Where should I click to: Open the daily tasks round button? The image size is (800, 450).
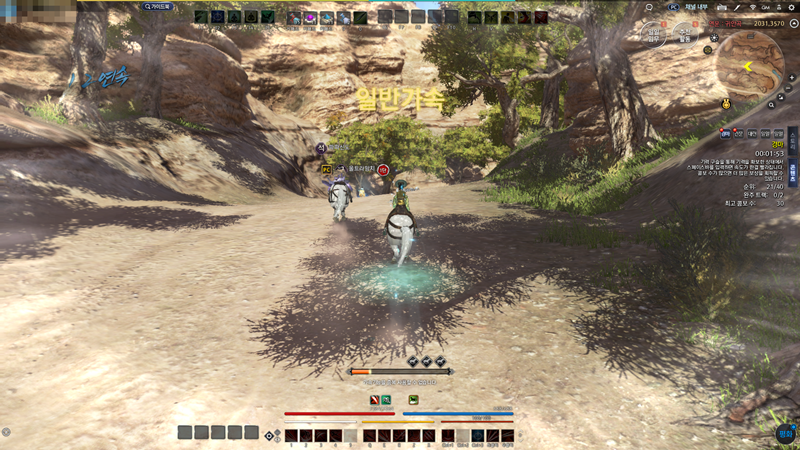tap(655, 35)
